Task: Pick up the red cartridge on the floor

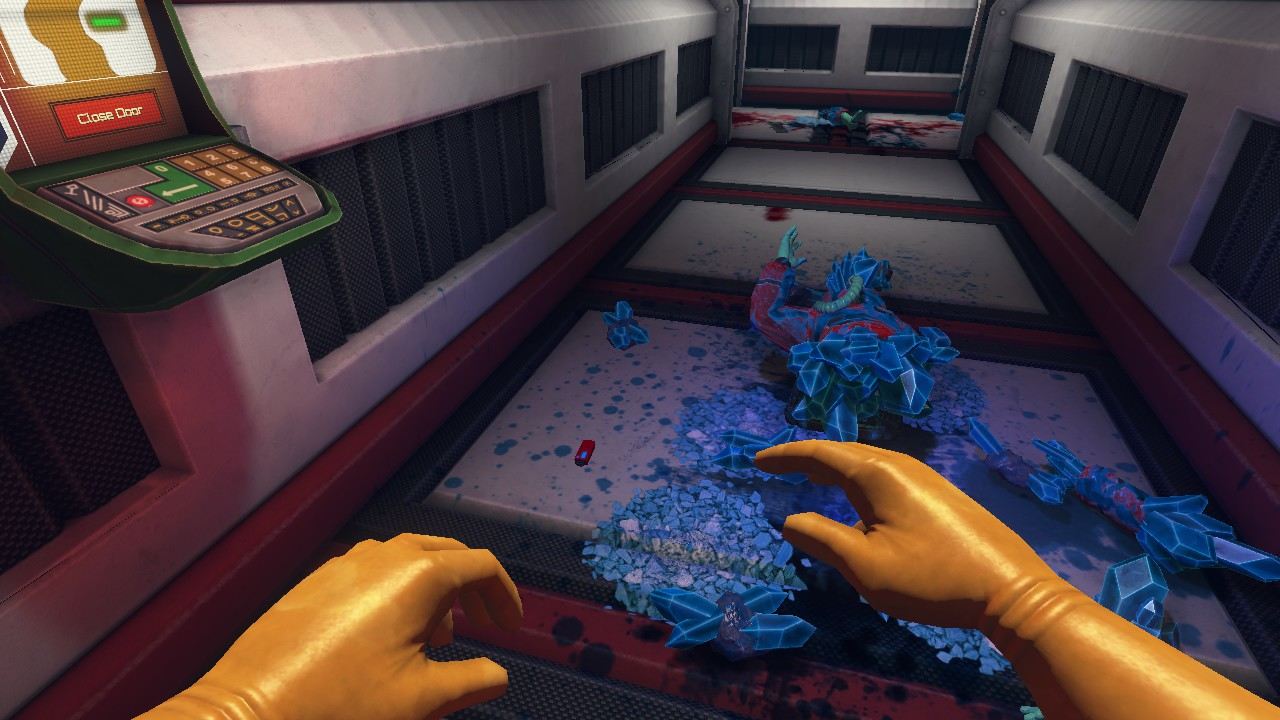Action: click(x=583, y=454)
